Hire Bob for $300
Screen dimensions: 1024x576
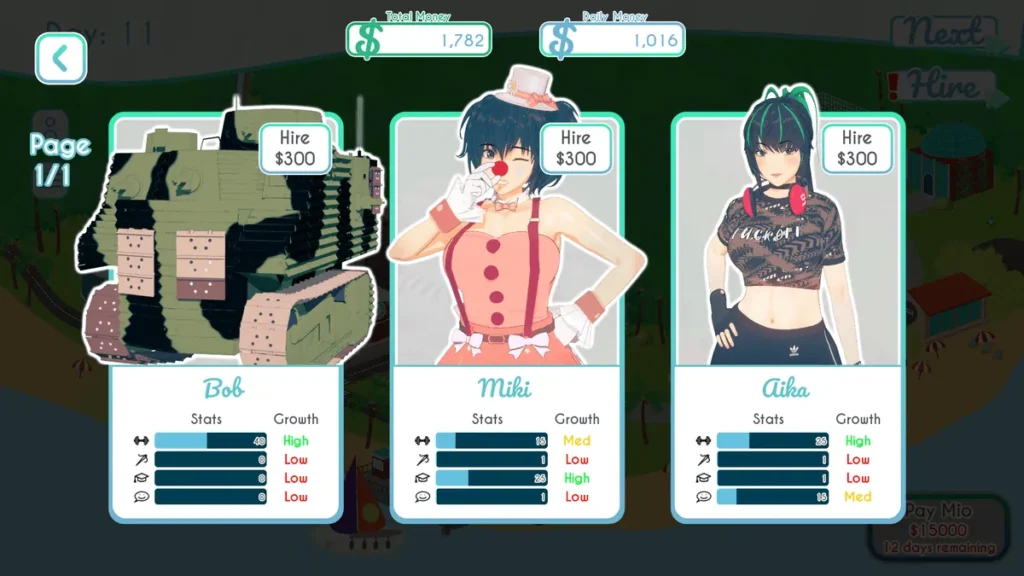[295, 148]
